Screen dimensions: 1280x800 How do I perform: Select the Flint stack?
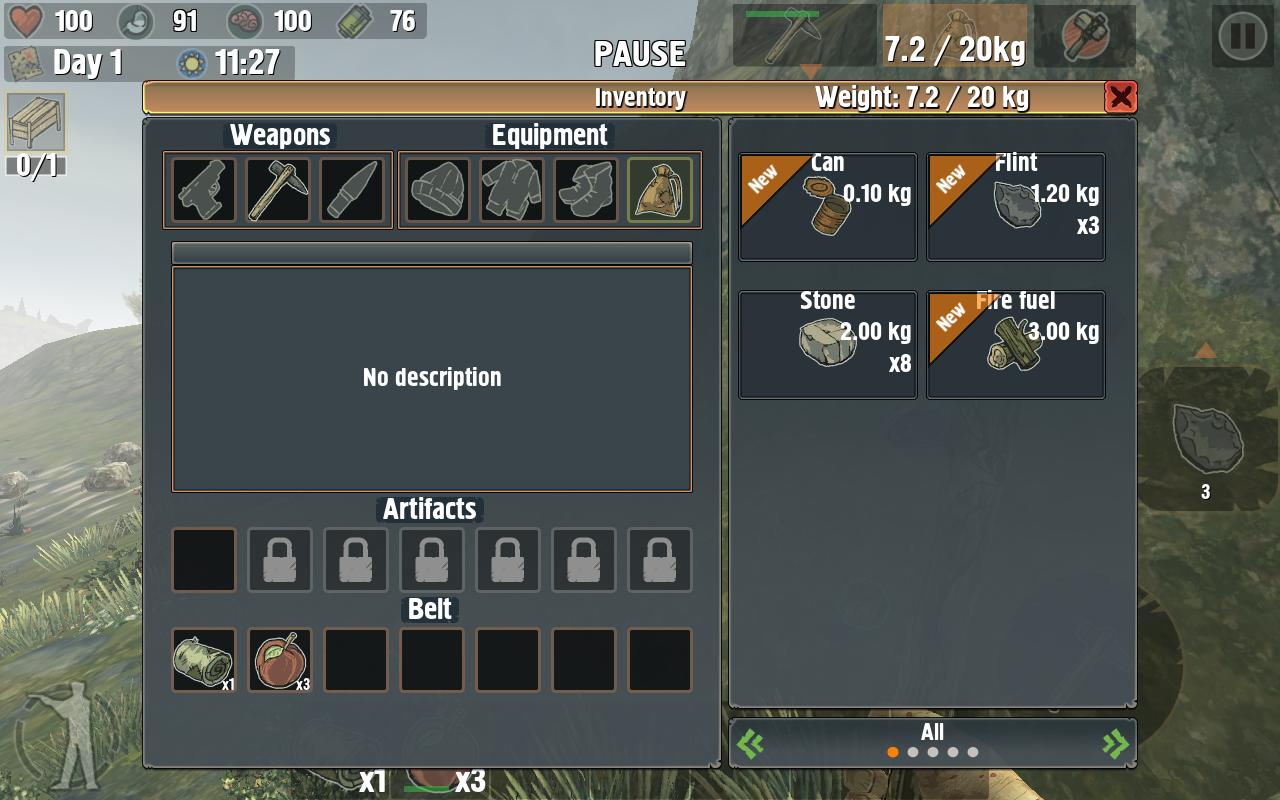[1016, 207]
